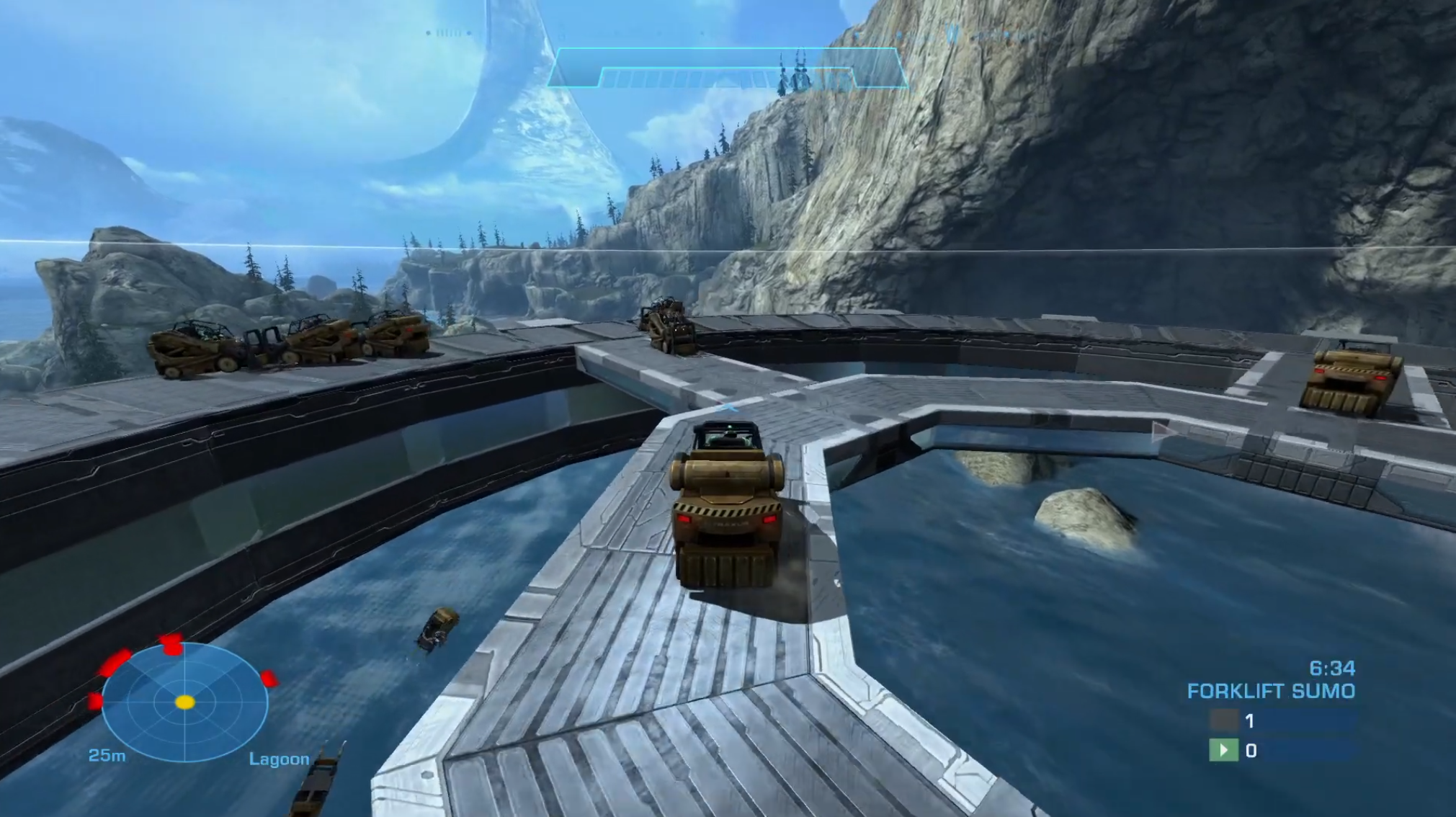Select the grey team score icon

click(1223, 720)
